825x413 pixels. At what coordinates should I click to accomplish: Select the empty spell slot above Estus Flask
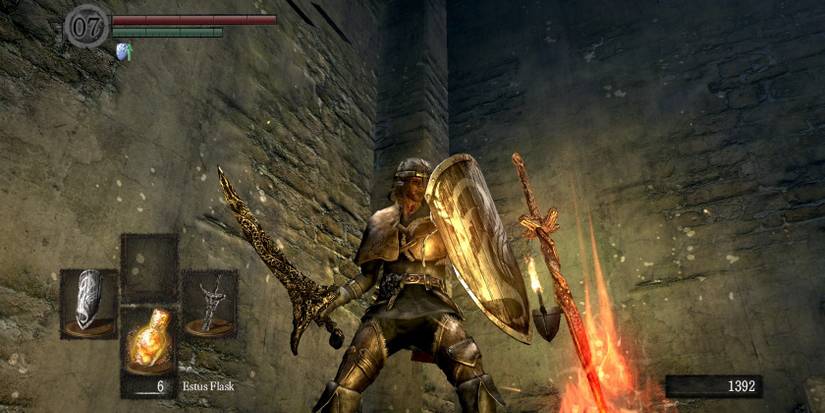(149, 267)
